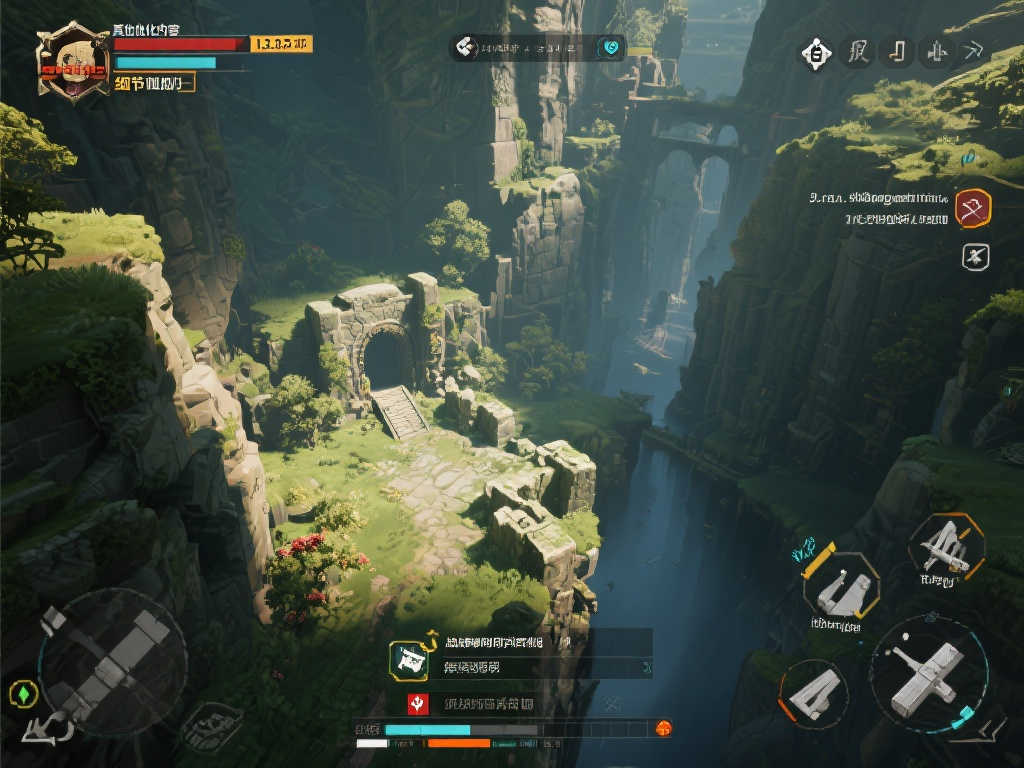1024x768 pixels.
Task: Select the red crossed-tools quest badge
Action: click(972, 208)
